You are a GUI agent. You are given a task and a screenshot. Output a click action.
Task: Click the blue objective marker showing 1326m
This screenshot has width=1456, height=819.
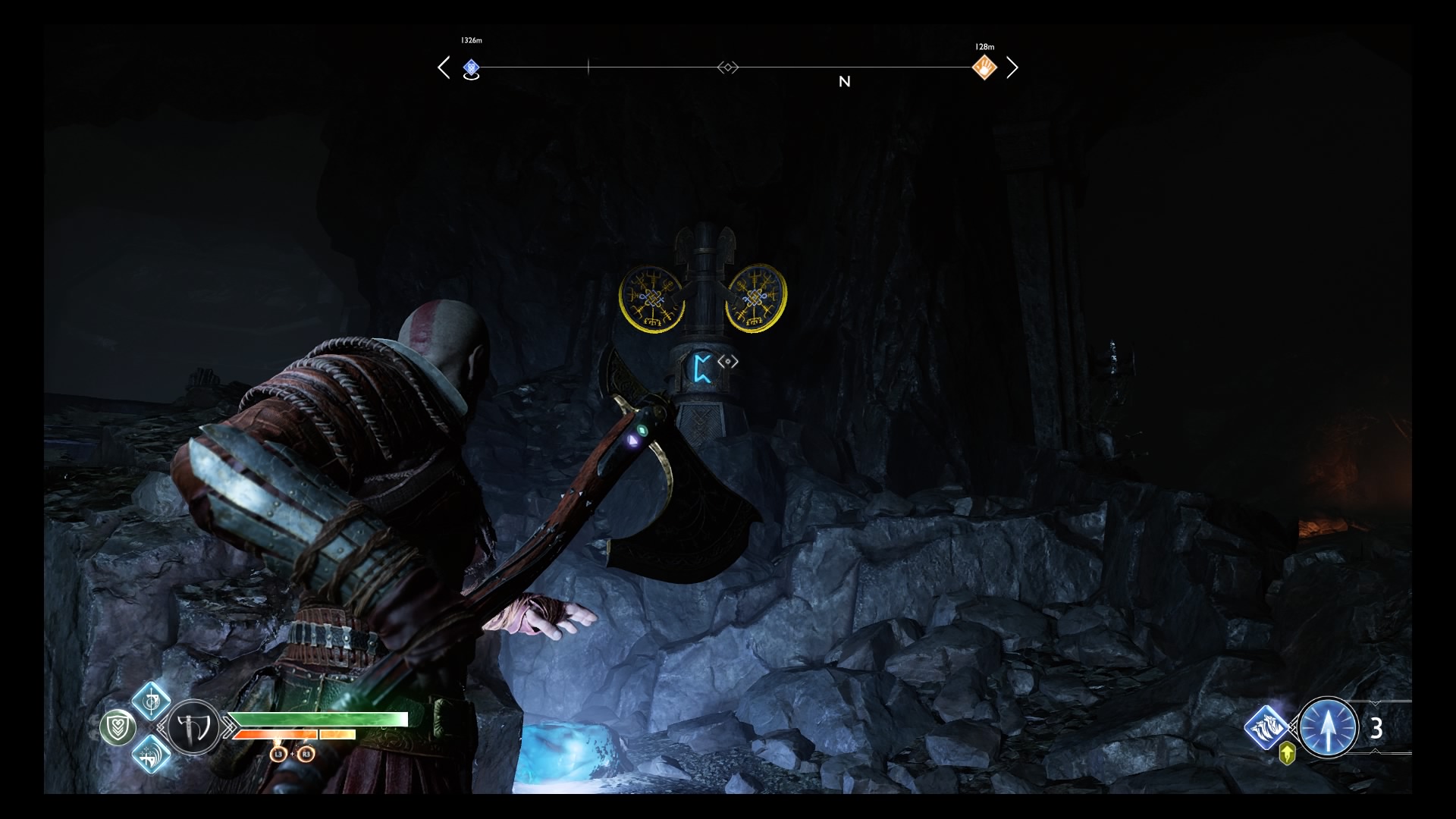tap(472, 67)
